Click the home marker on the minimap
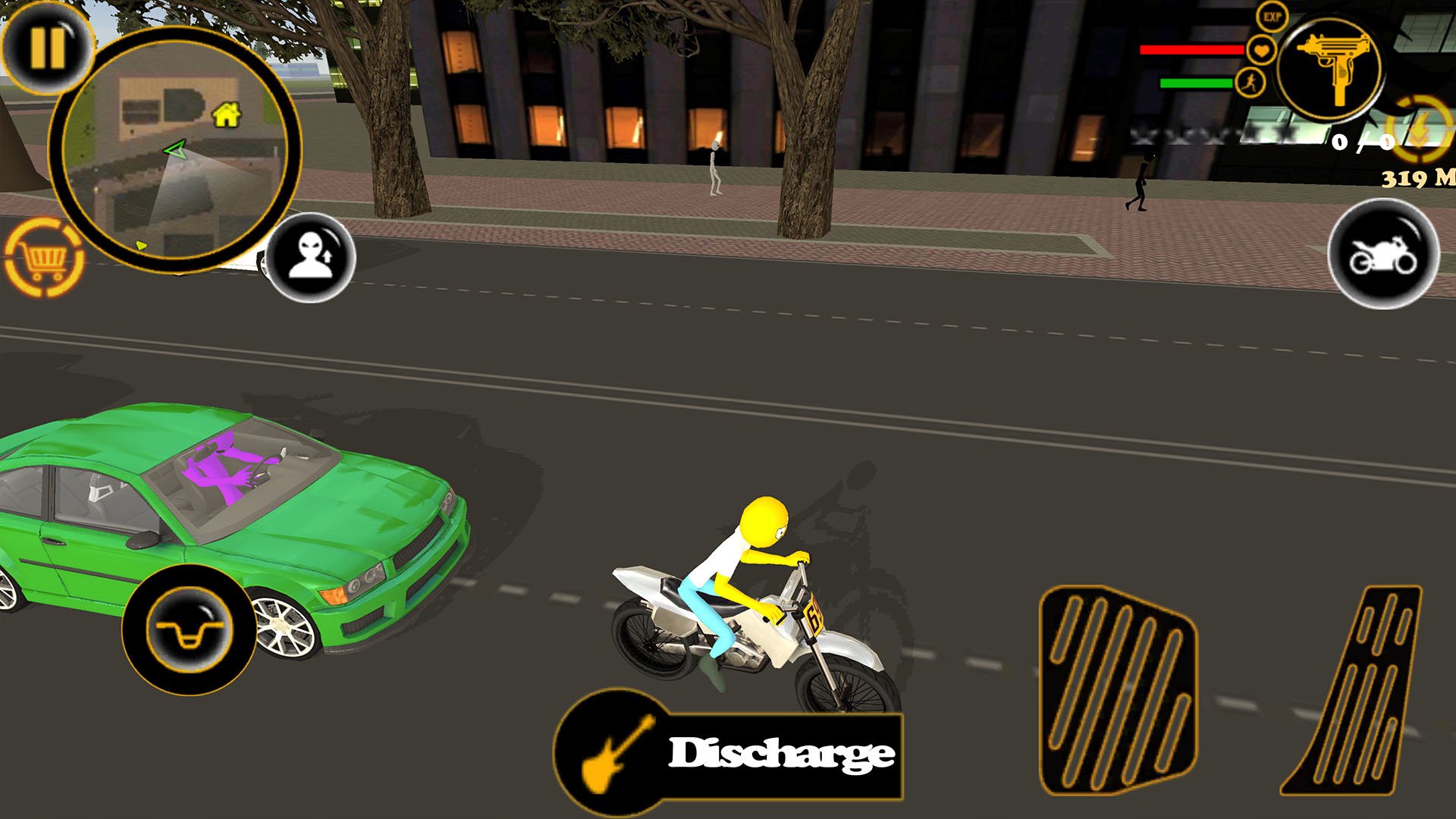This screenshot has height=819, width=1456. [226, 115]
